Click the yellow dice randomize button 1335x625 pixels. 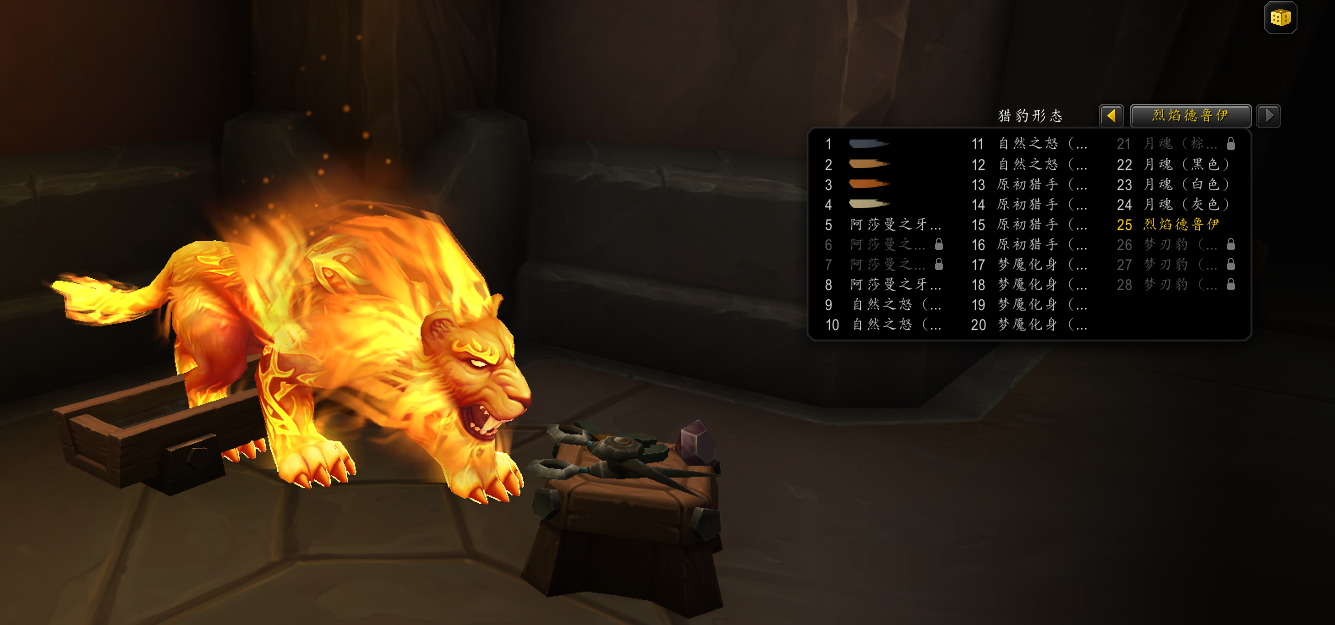[x=1280, y=18]
